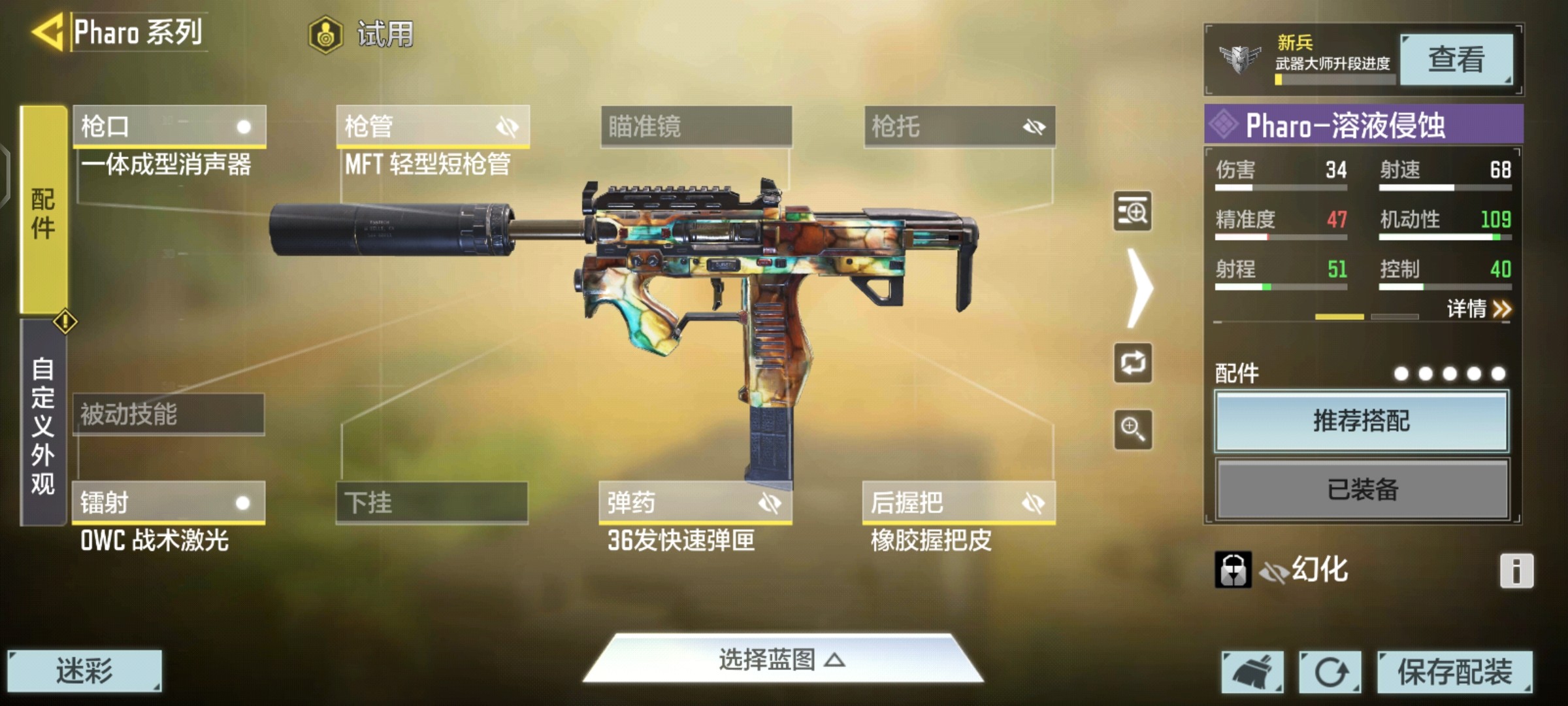Open the 弹药 ammunition slot

click(x=695, y=503)
